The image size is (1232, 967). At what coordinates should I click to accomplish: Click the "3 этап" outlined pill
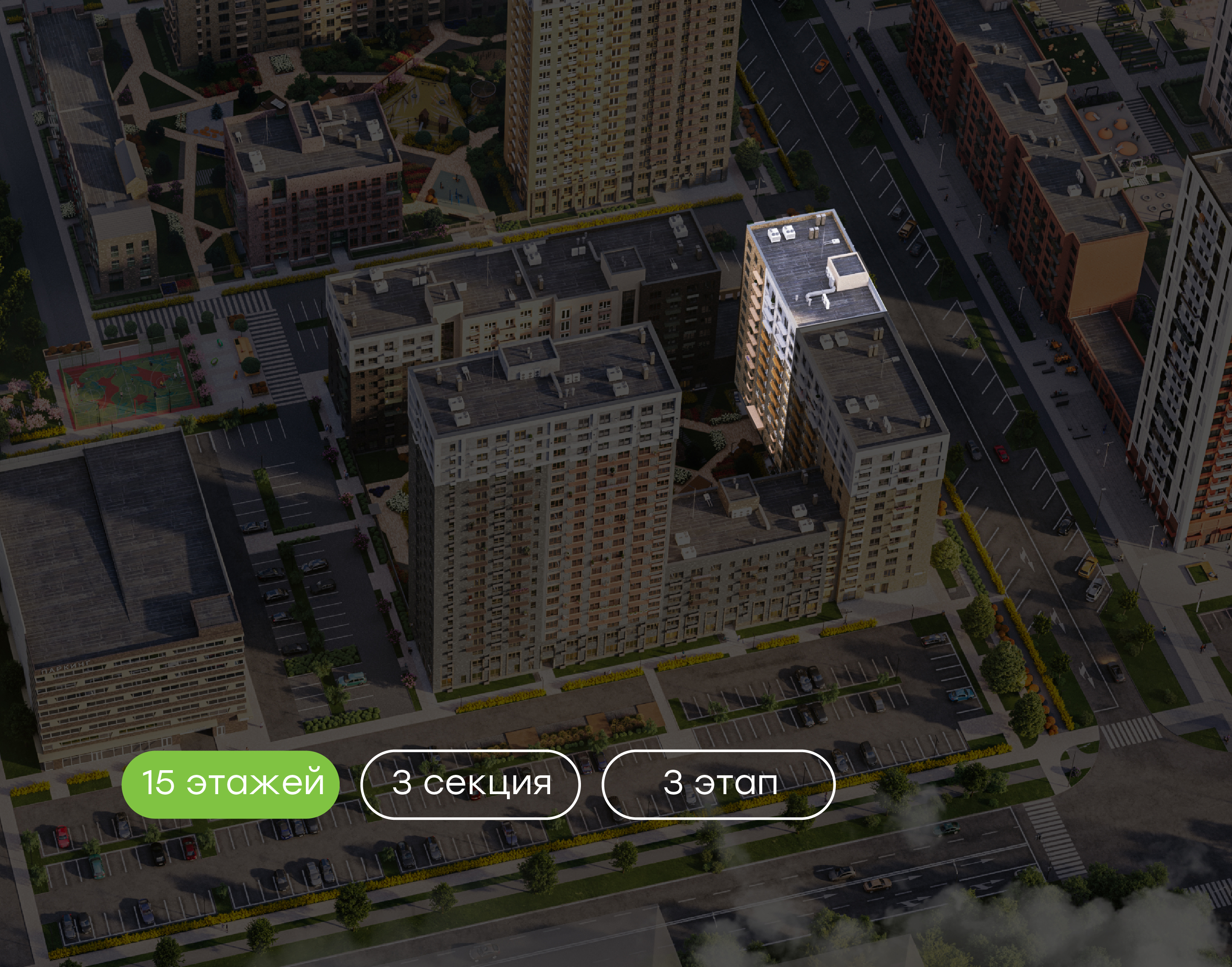tap(718, 783)
